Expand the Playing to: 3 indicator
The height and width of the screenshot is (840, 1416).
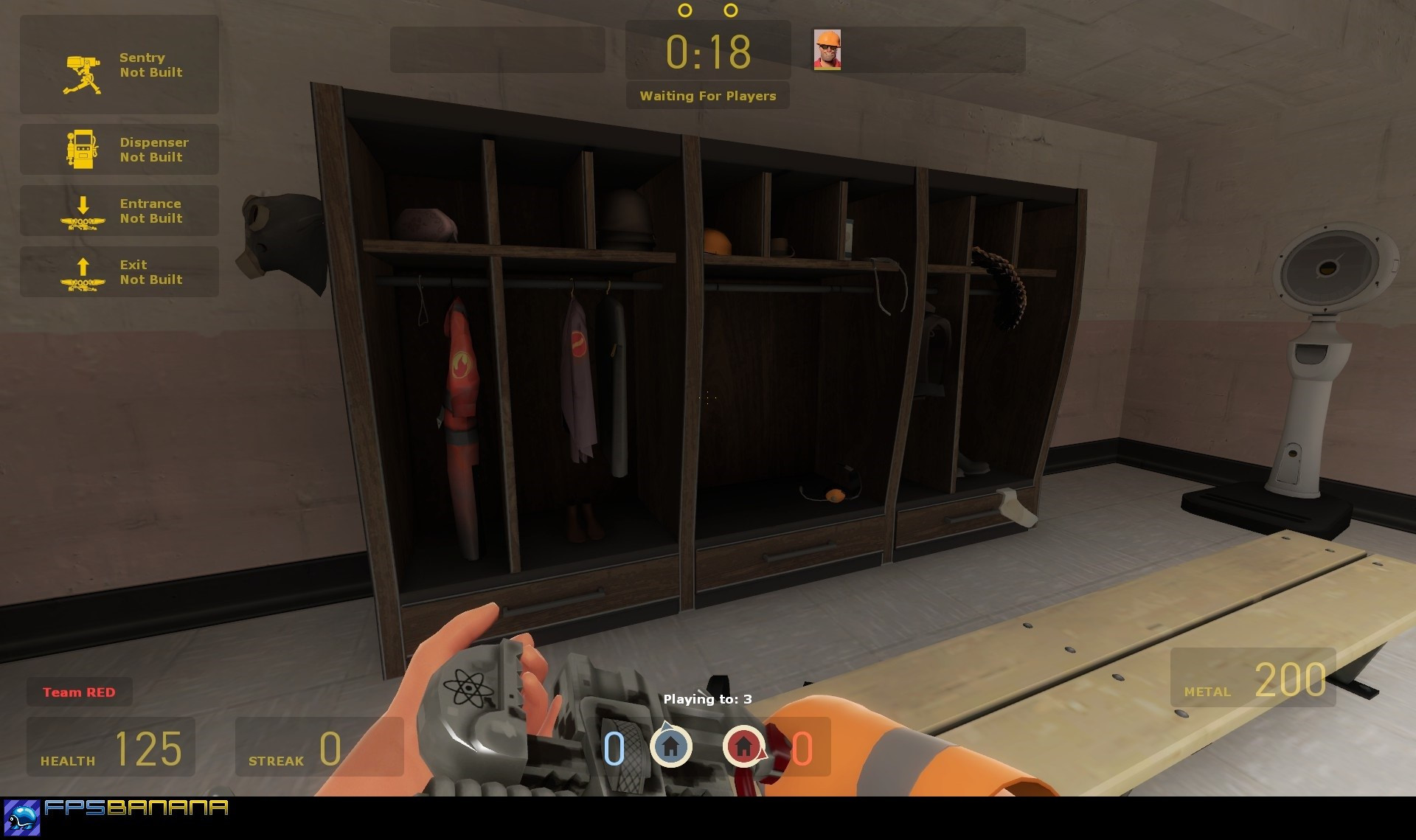[x=707, y=698]
